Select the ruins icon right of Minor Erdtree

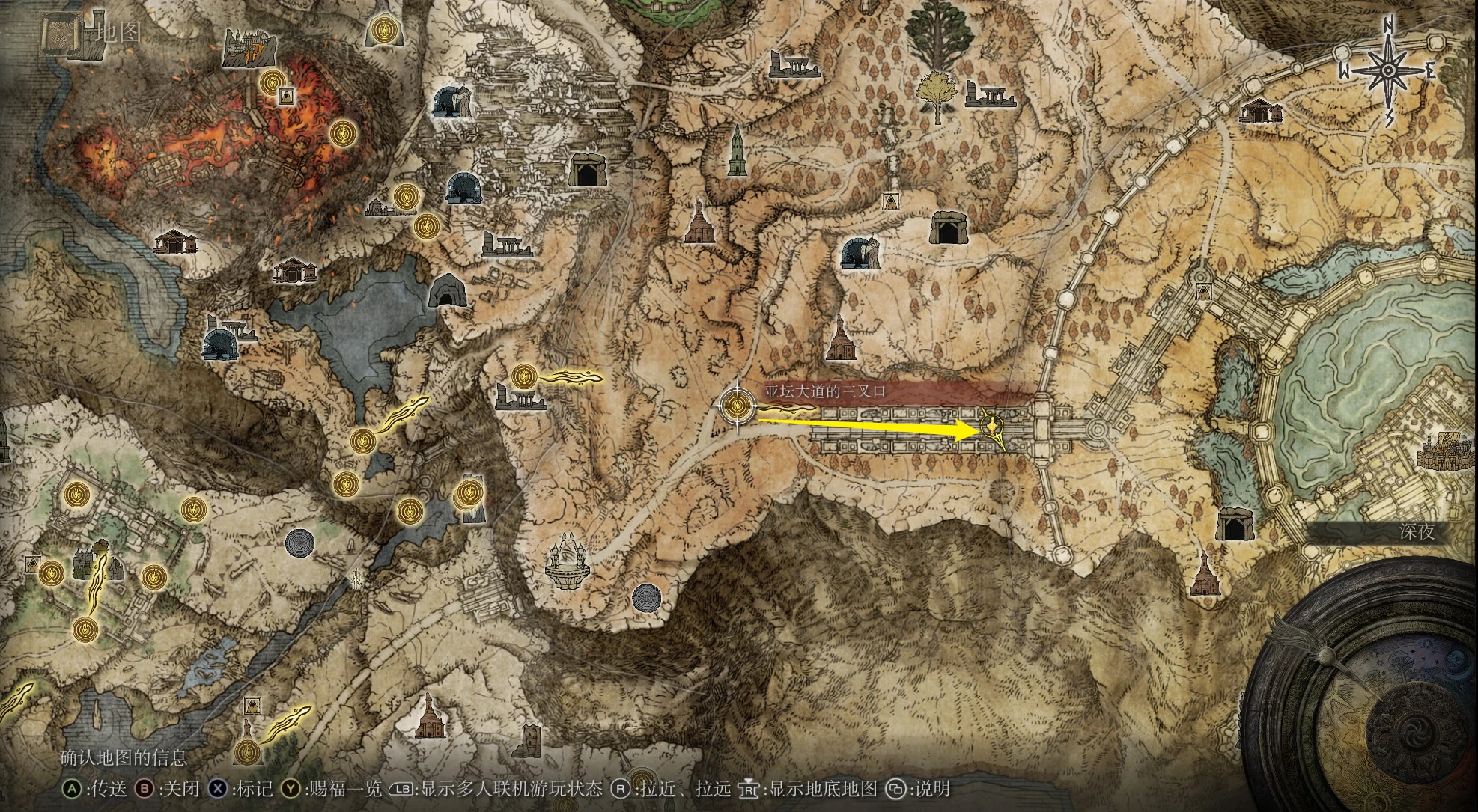click(990, 96)
